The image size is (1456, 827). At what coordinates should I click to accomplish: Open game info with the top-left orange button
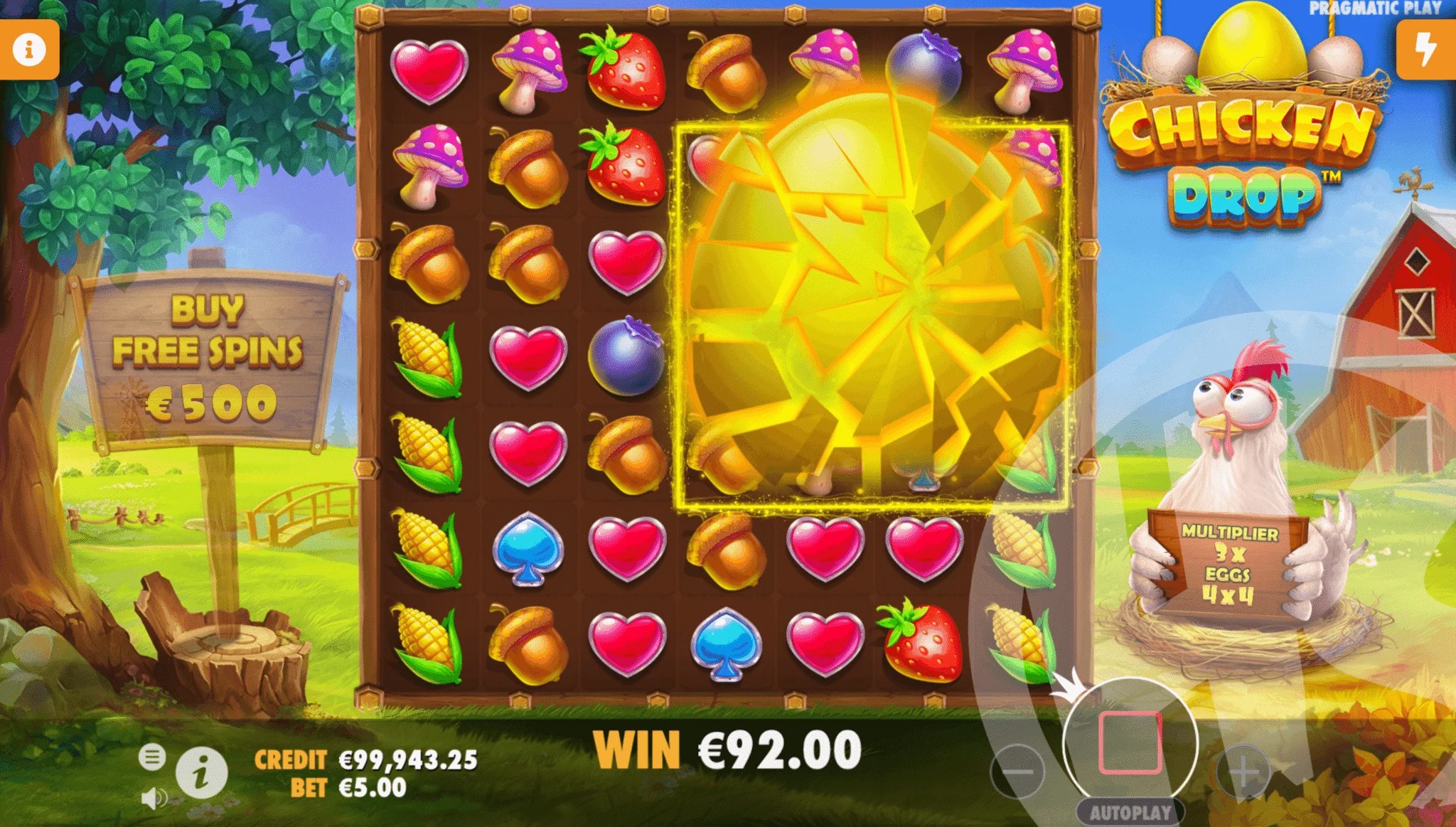[28, 48]
